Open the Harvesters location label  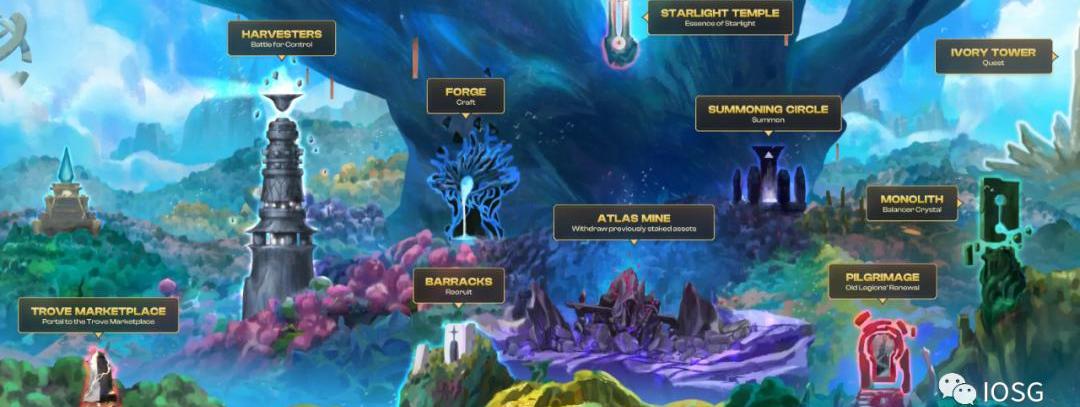pyautogui.click(x=282, y=38)
